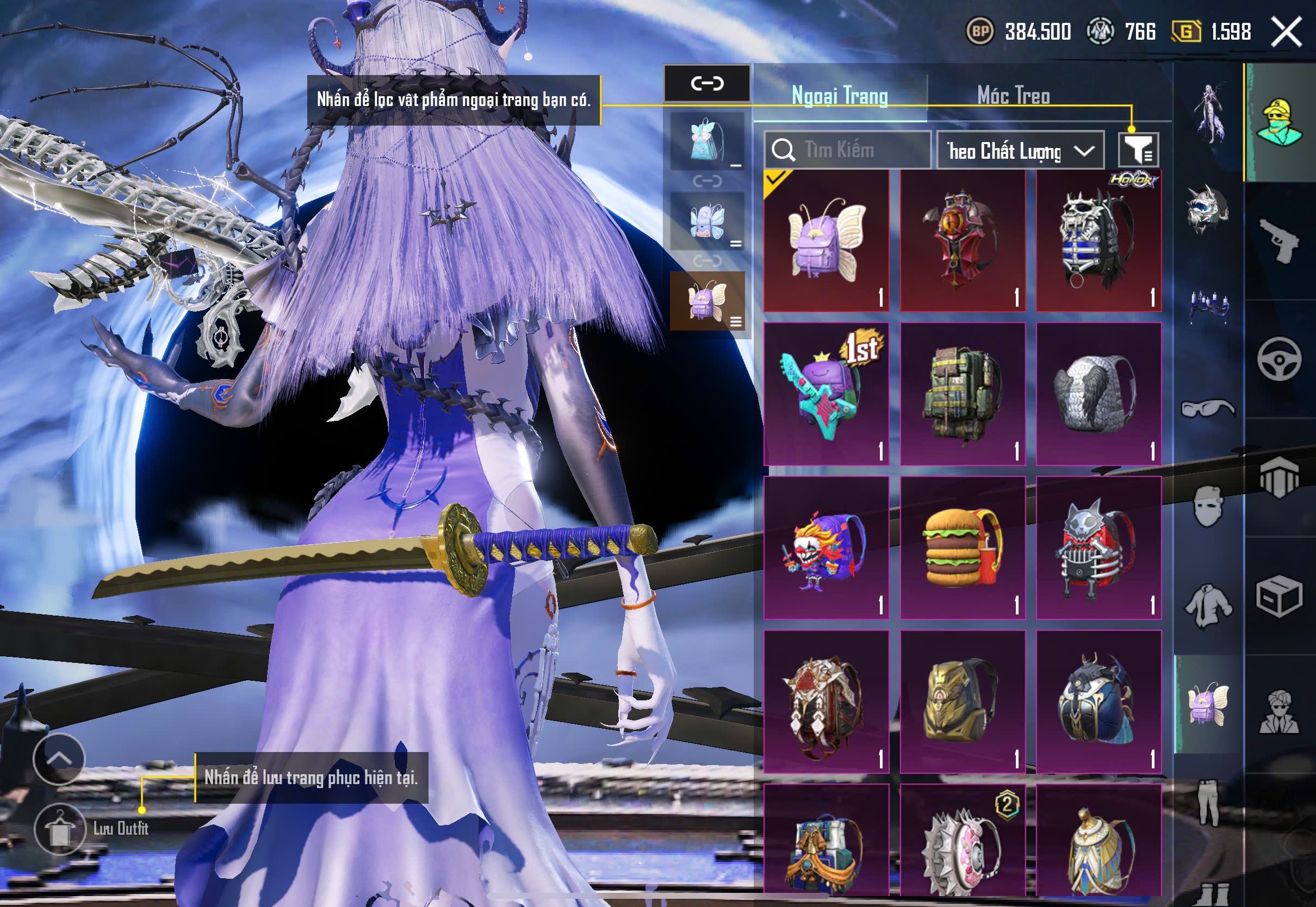Select the purple butterfly backpack
Viewport: 1316px width, 907px height.
click(826, 241)
